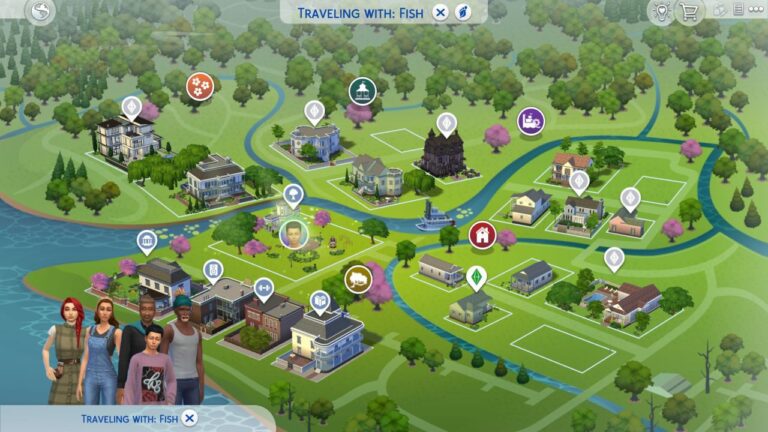Open the lightbulb lessons icon

660,12
